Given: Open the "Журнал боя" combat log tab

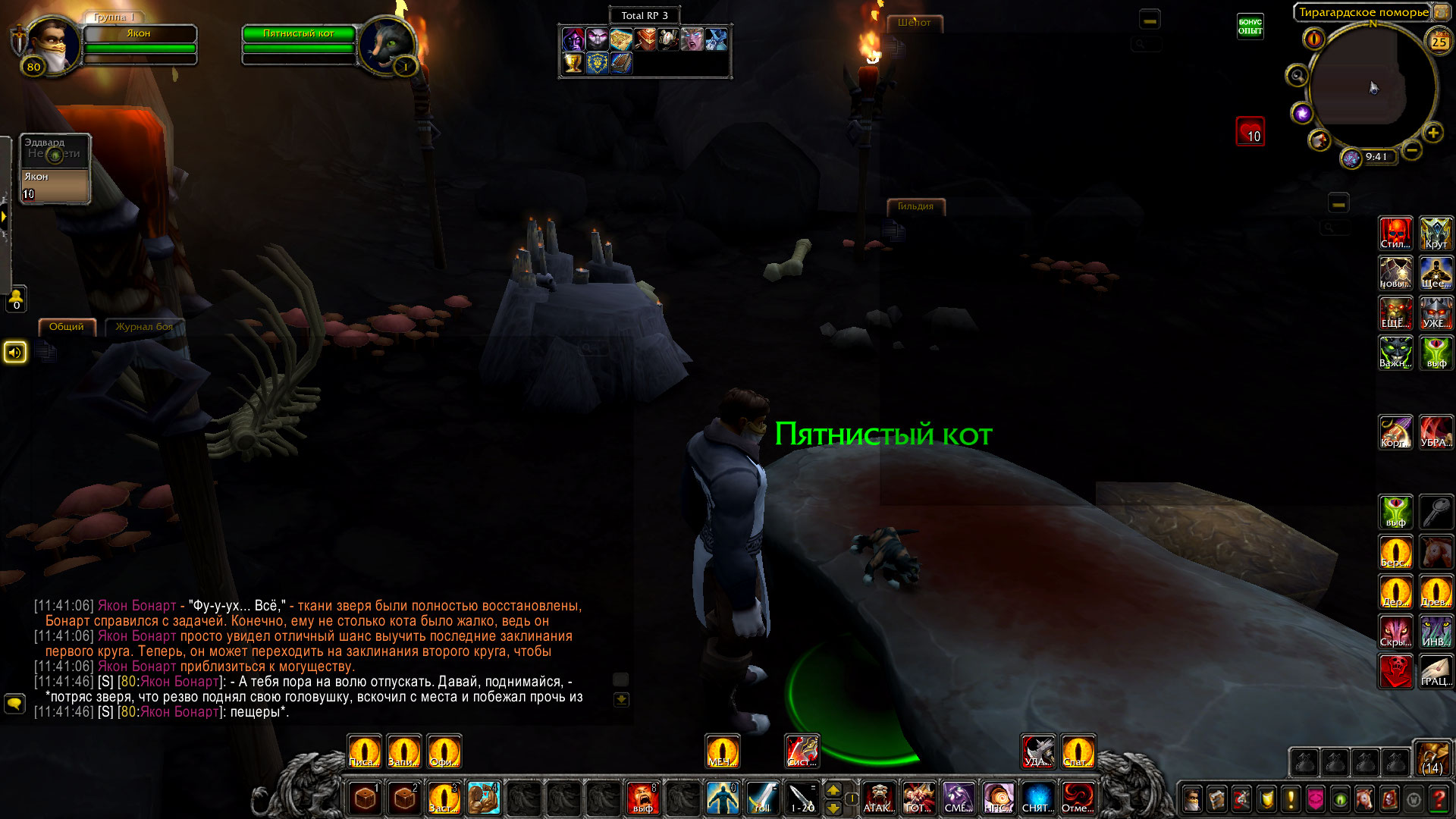Looking at the screenshot, I should tap(143, 327).
